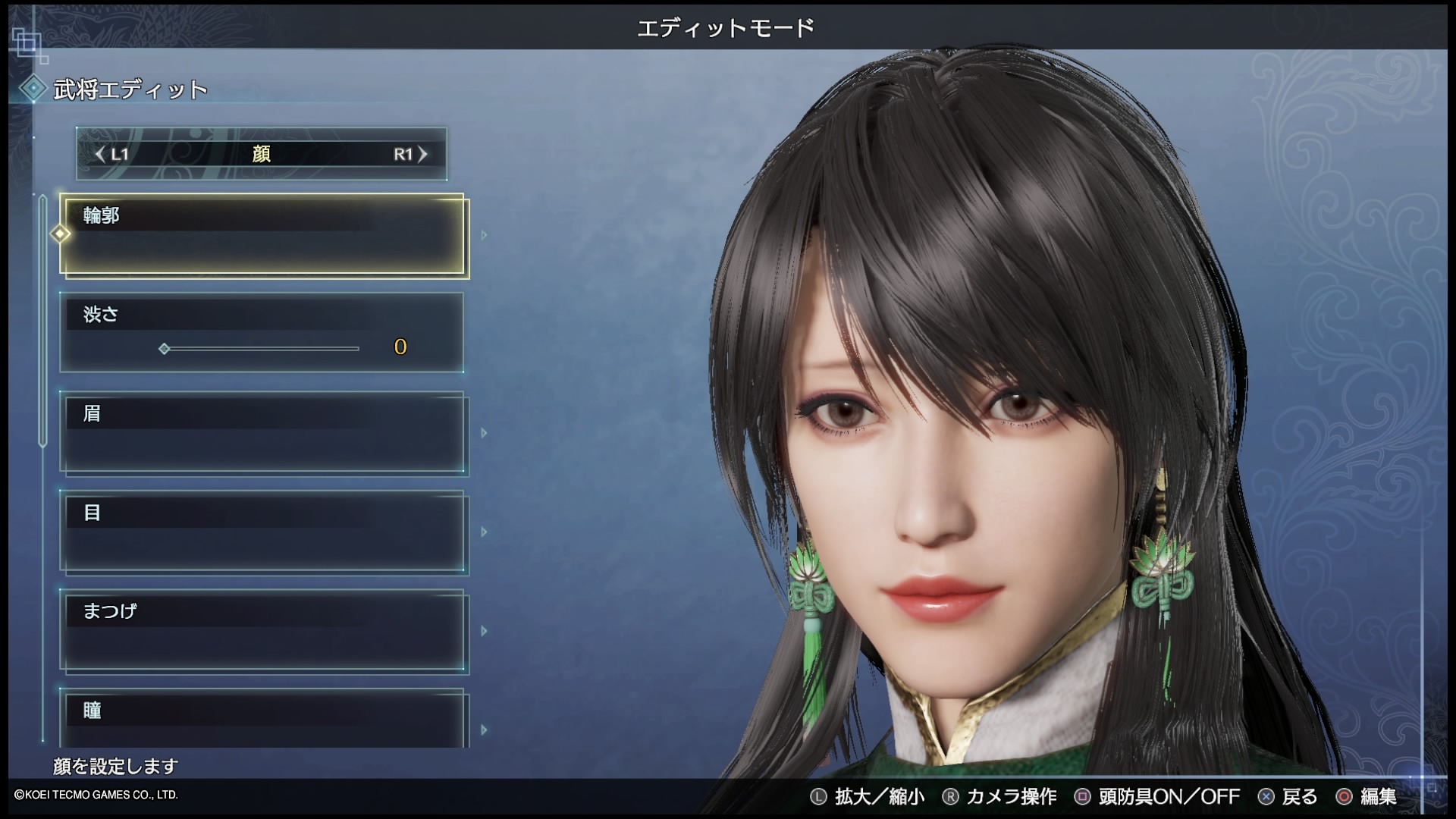This screenshot has height=819, width=1456.
Task: Switch to next category with right arrow
Action: pyautogui.click(x=422, y=155)
